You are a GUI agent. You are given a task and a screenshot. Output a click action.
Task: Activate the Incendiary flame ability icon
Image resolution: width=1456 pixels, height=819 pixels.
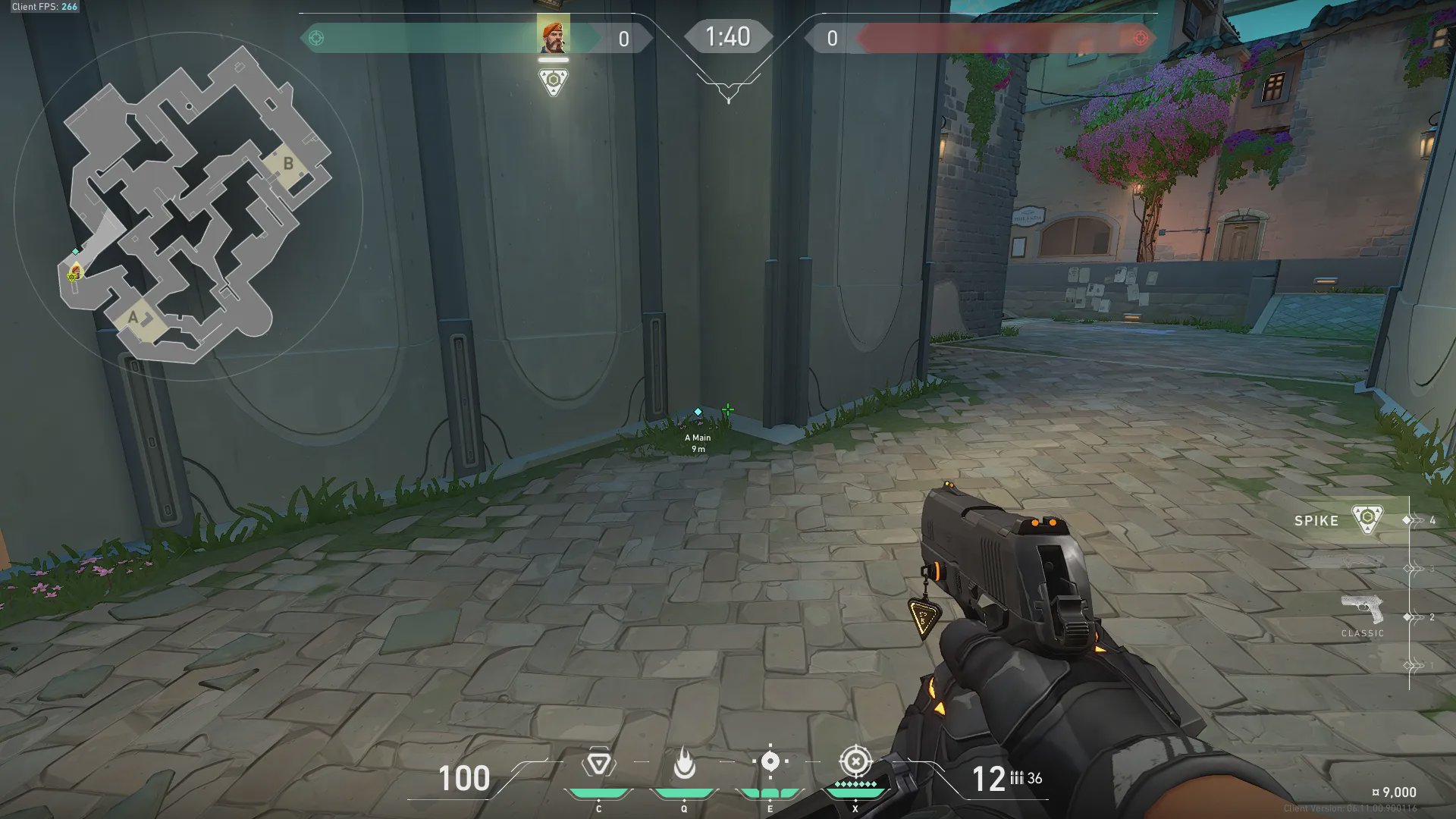coord(684,763)
